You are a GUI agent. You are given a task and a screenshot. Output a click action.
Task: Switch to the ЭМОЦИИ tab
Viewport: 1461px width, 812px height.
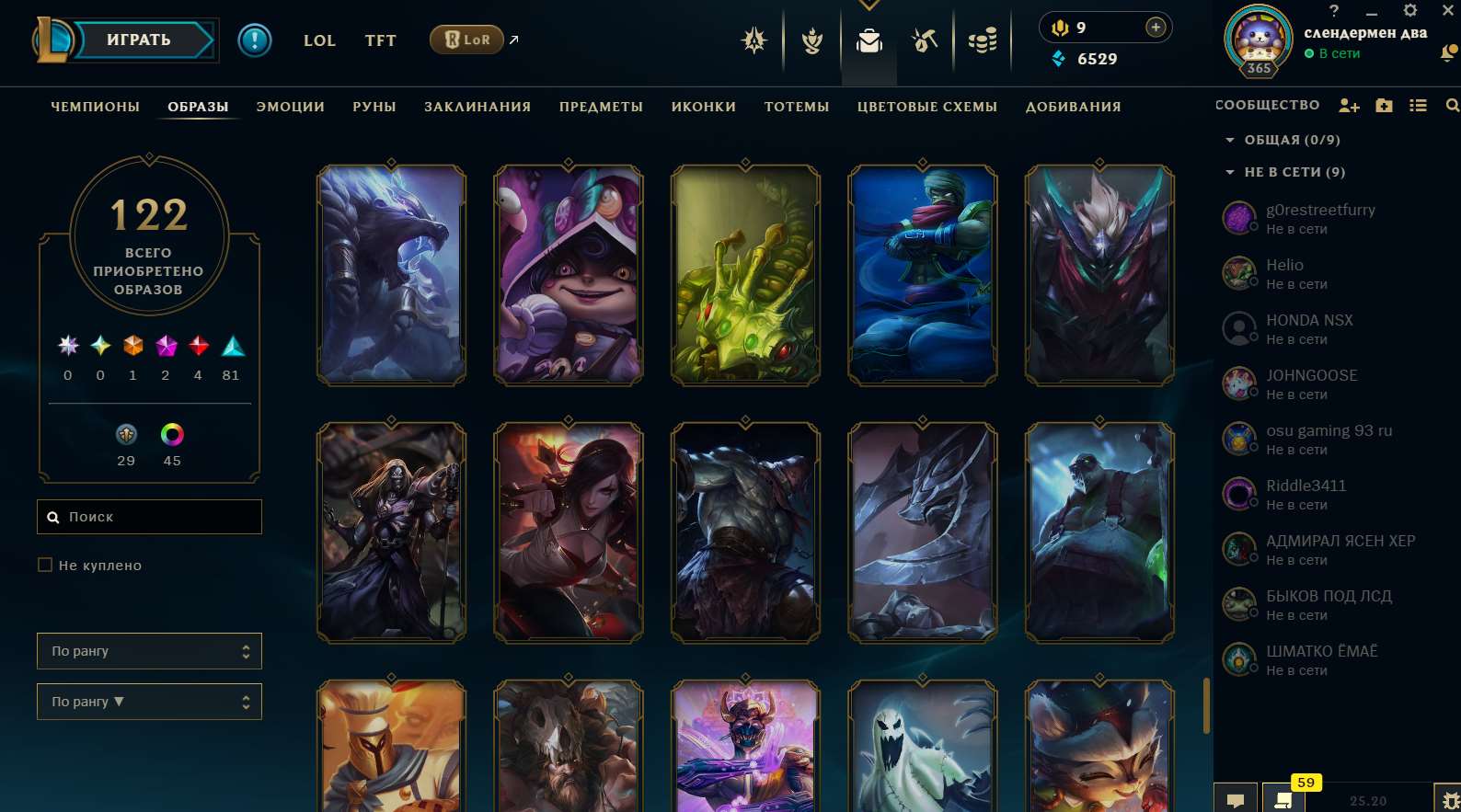tap(290, 107)
